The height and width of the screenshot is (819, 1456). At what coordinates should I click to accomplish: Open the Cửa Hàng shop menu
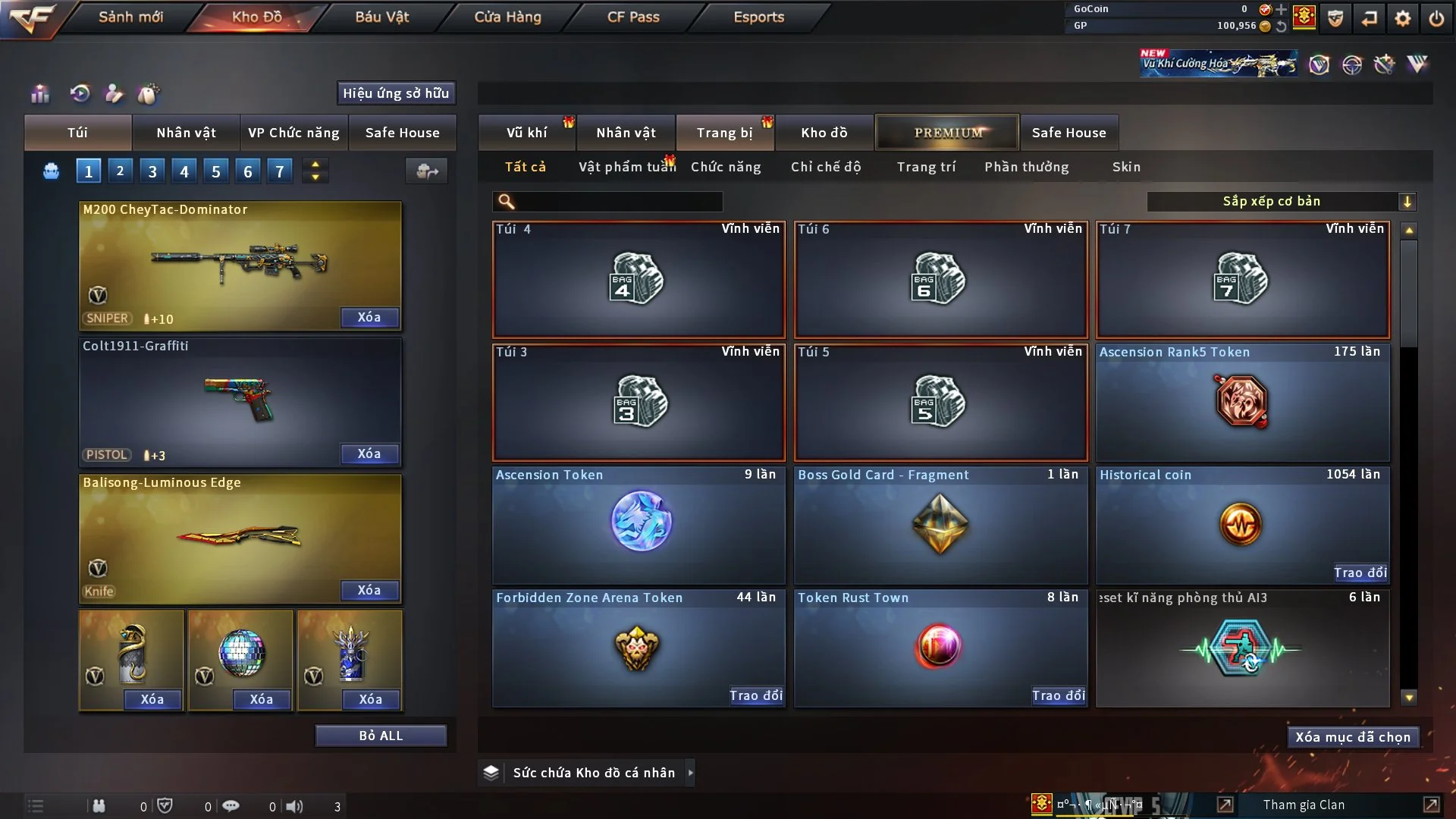(x=507, y=17)
